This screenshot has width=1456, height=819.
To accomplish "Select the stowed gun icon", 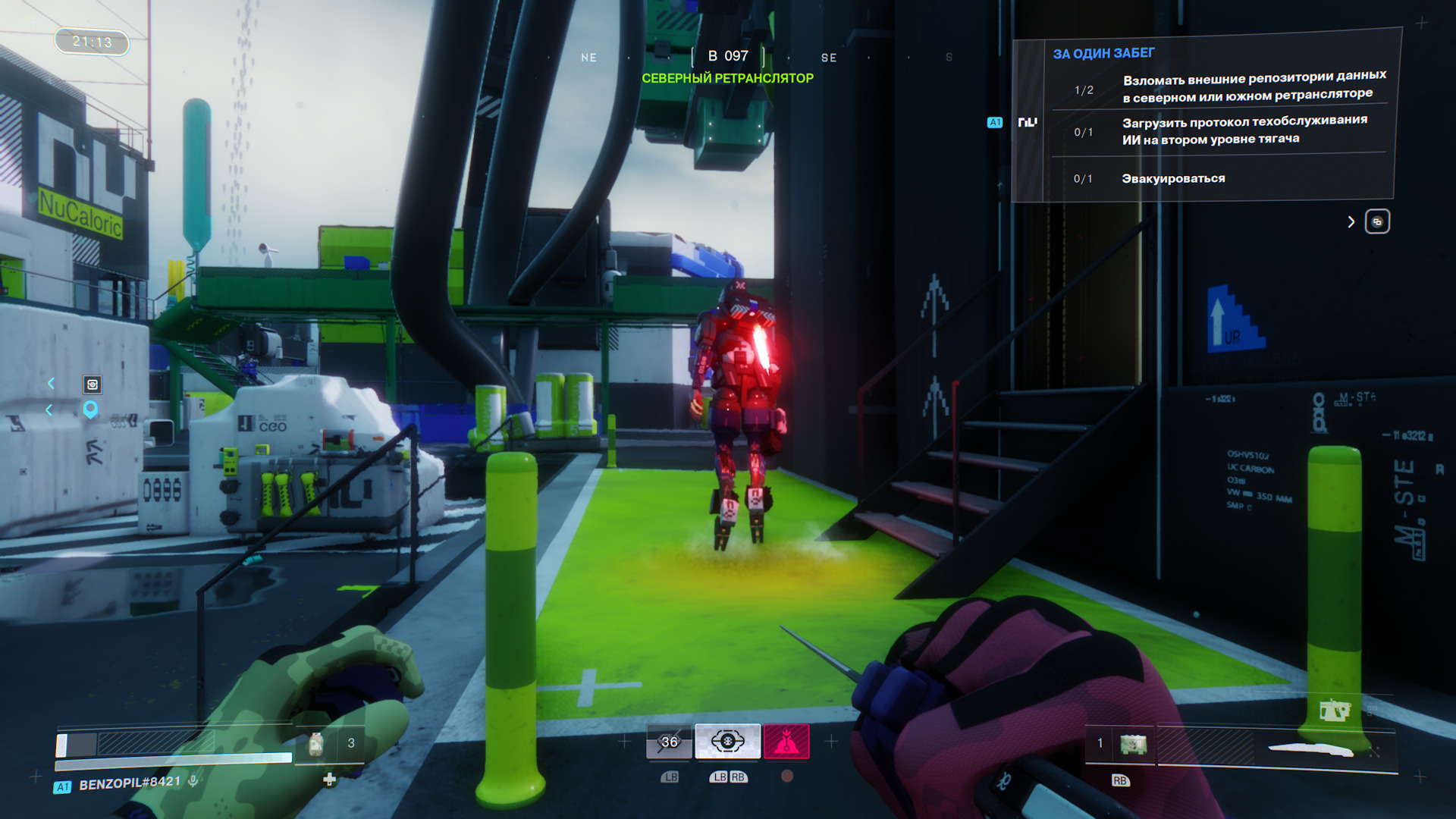I will coord(1334,710).
